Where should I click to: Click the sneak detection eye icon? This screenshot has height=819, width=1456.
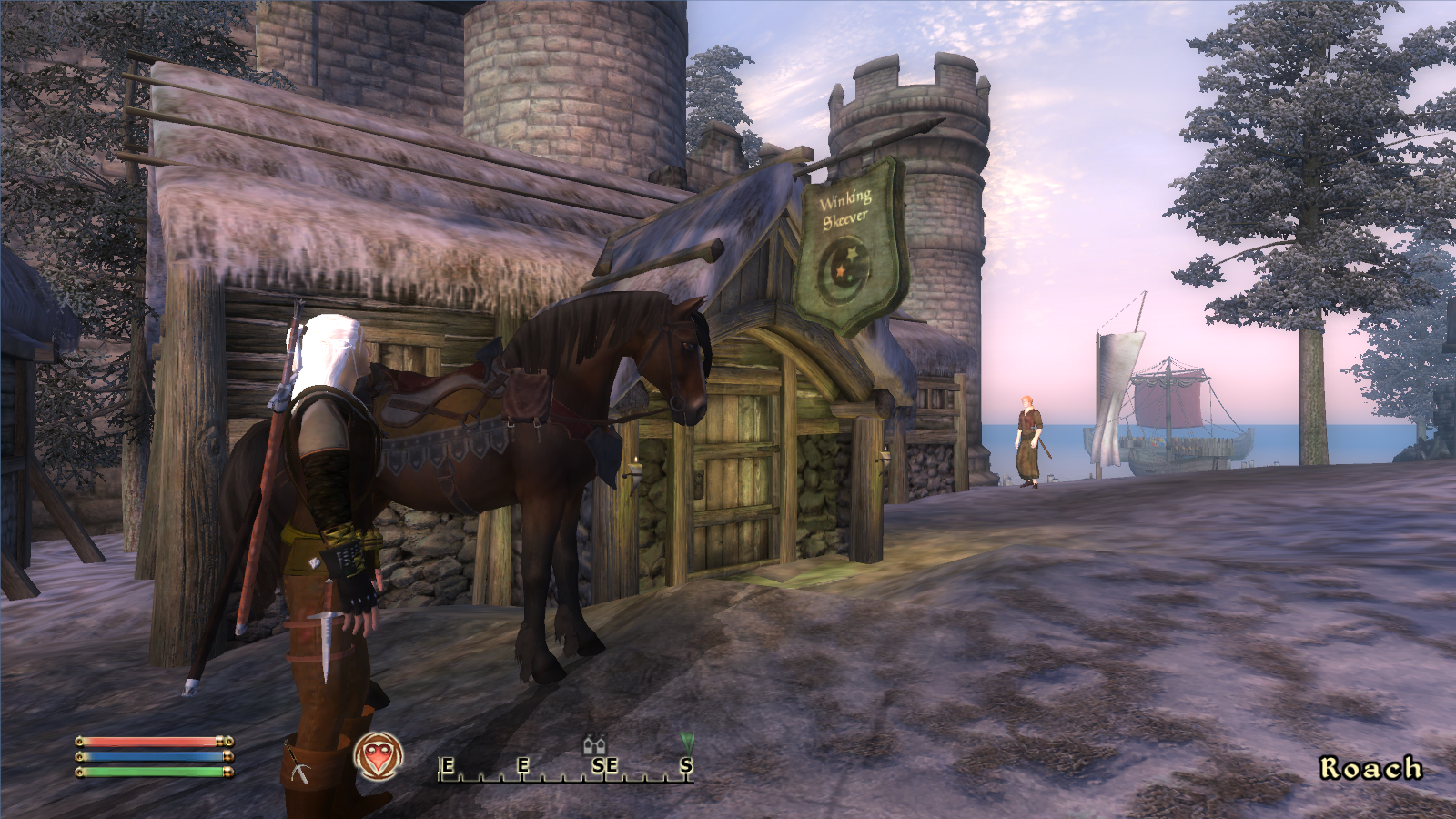379,754
